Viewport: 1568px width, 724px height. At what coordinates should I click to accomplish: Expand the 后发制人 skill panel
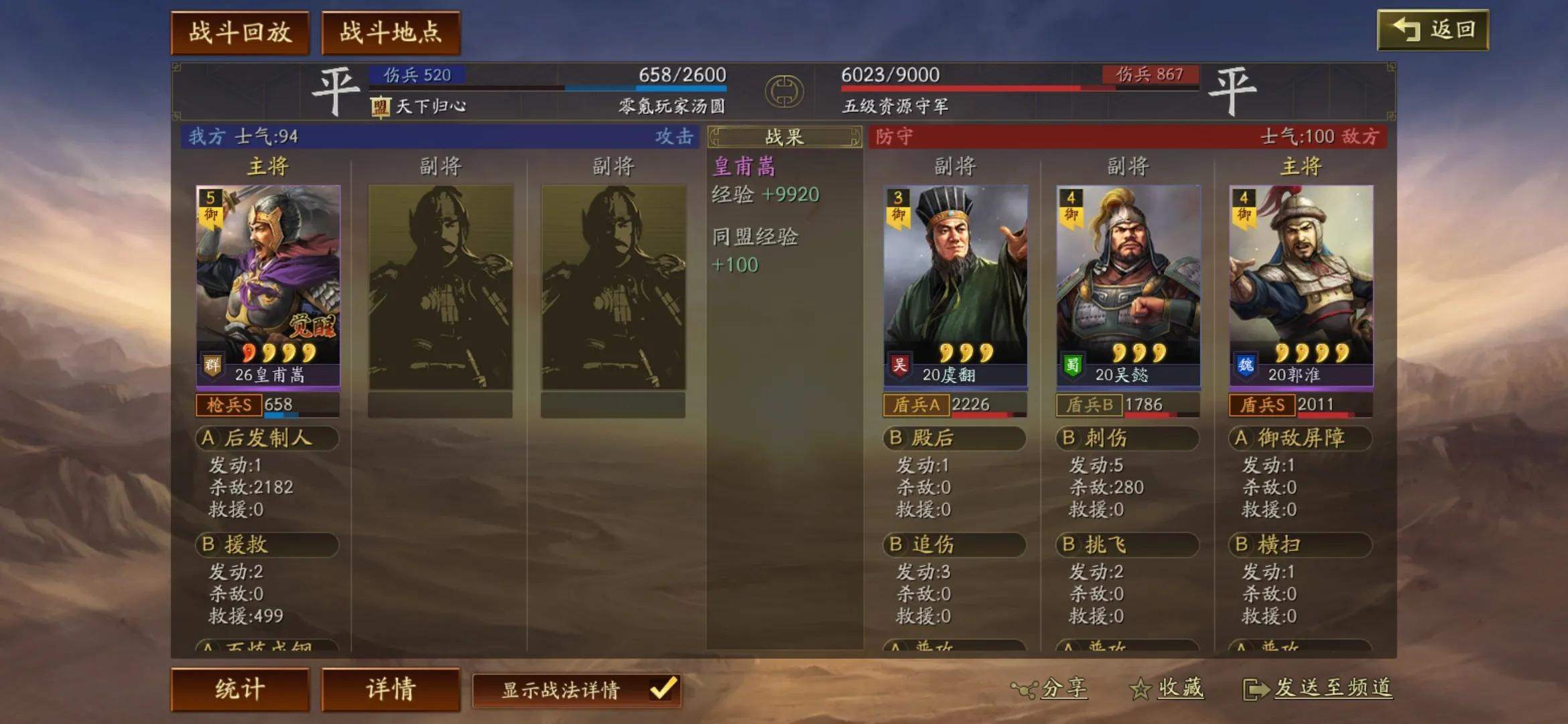(x=267, y=439)
